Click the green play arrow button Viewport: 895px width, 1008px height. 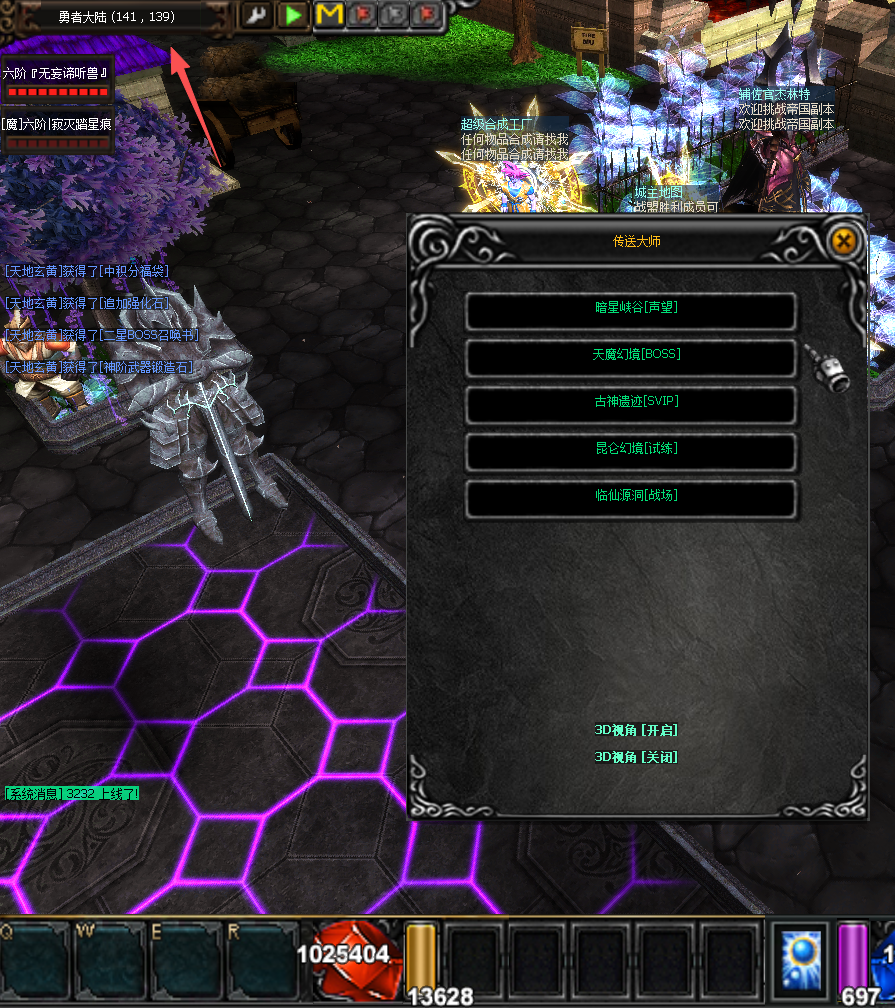[293, 15]
